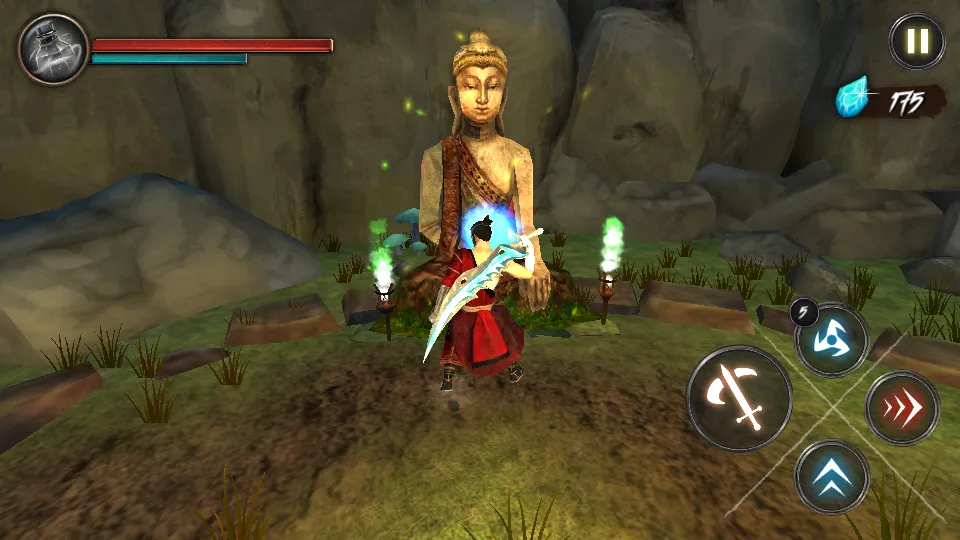Pause the game with the pause button
The width and height of the screenshot is (960, 540).
click(x=917, y=41)
